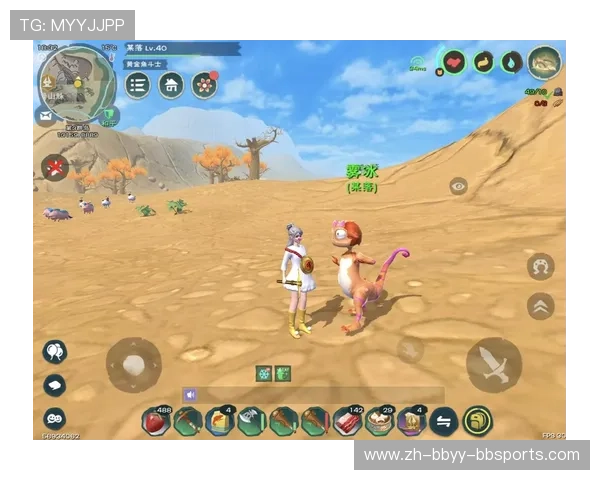The image size is (600, 480).
Task: Tap the horseshoe mount button
Action: point(541,267)
